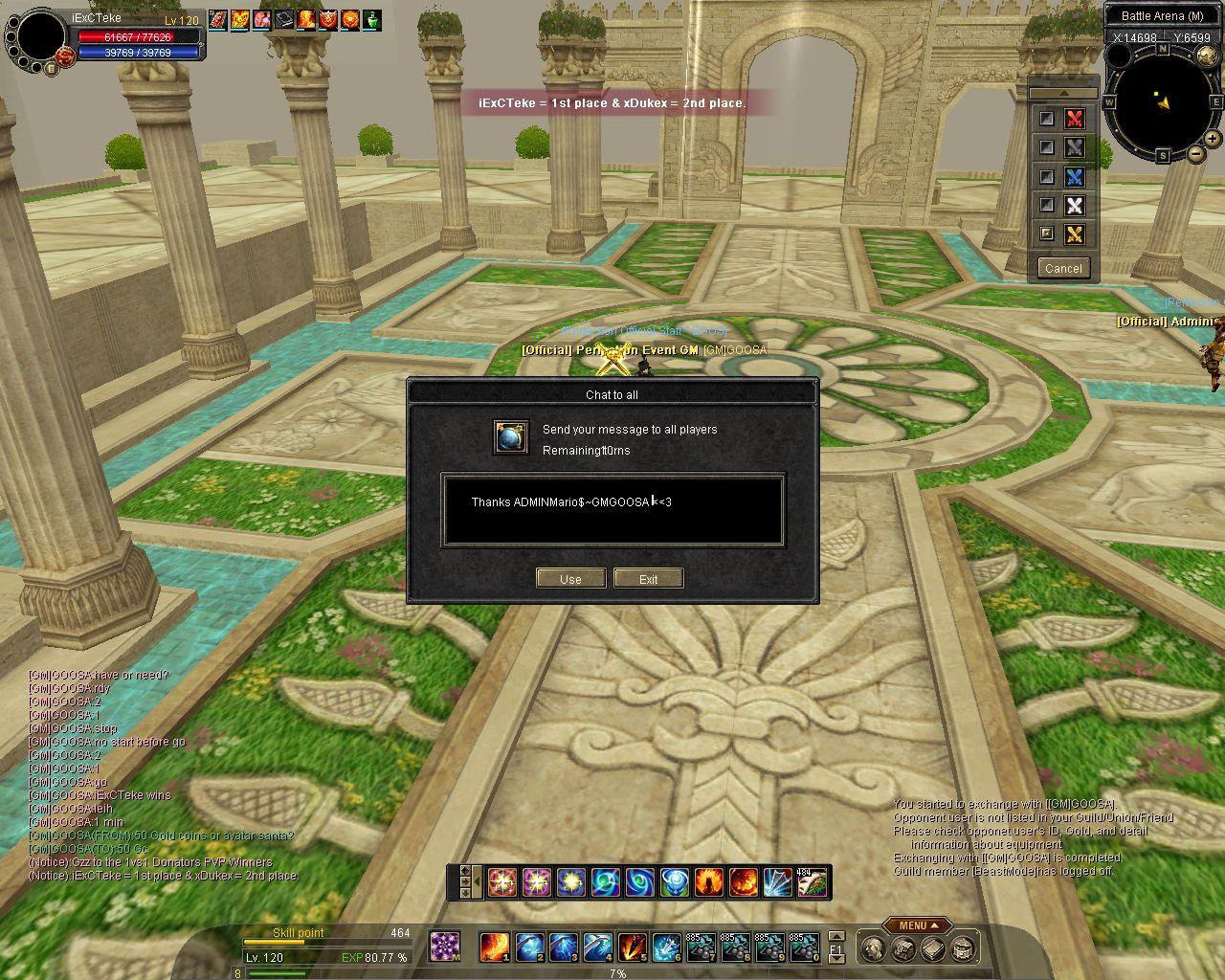Select the red crossed swords mode
This screenshot has height=980, width=1225.
[1075, 119]
